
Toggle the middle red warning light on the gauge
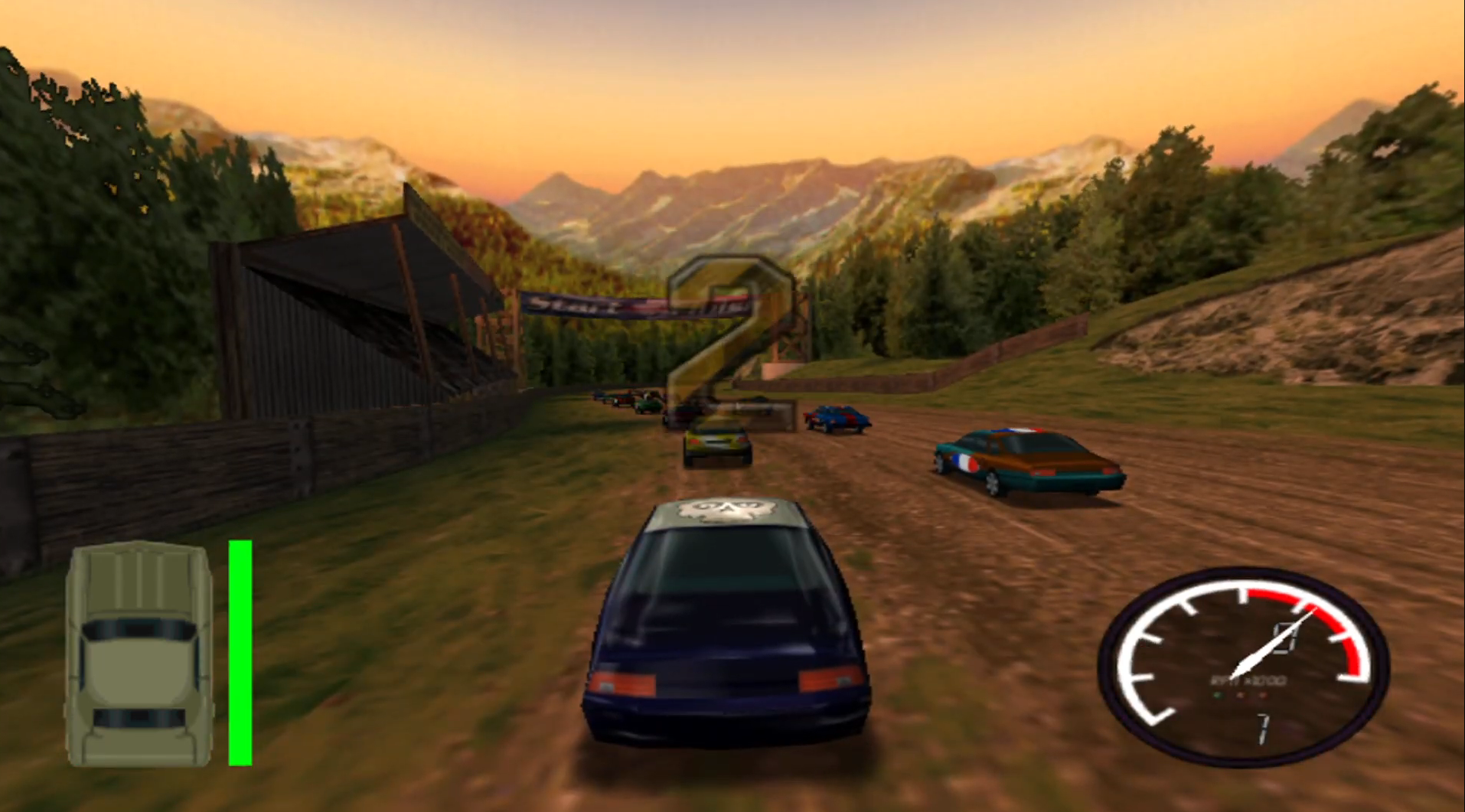[1241, 695]
